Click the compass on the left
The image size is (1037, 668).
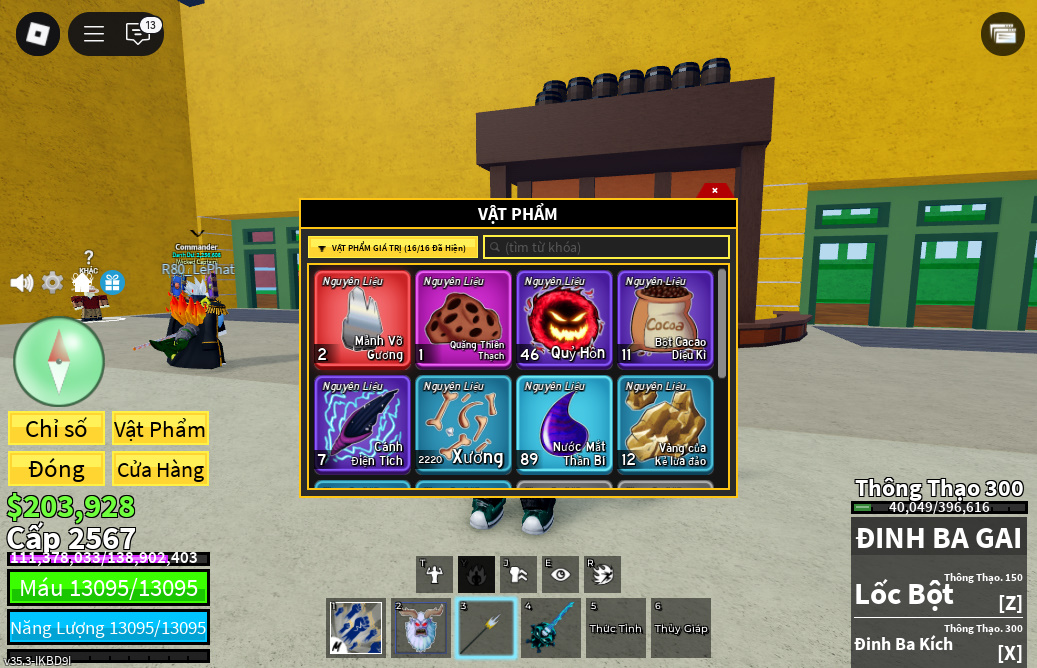(59, 361)
